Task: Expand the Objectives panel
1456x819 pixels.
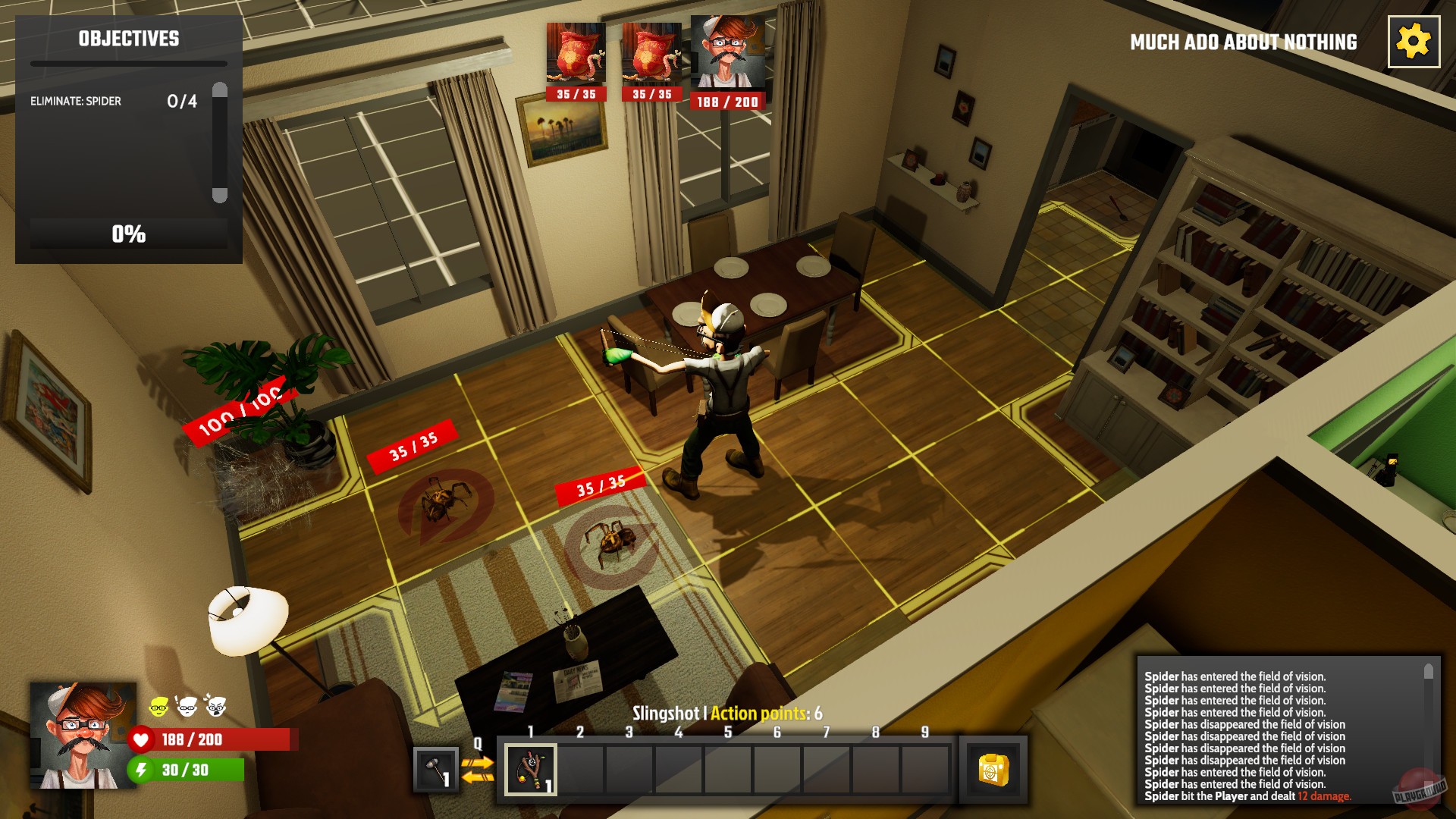Action: 127,39
